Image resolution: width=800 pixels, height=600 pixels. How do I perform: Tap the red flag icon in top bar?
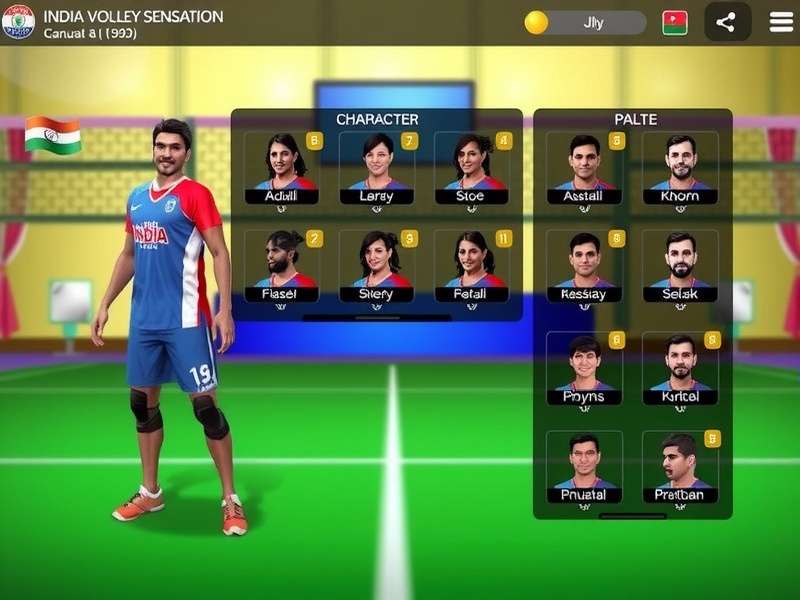(x=675, y=22)
